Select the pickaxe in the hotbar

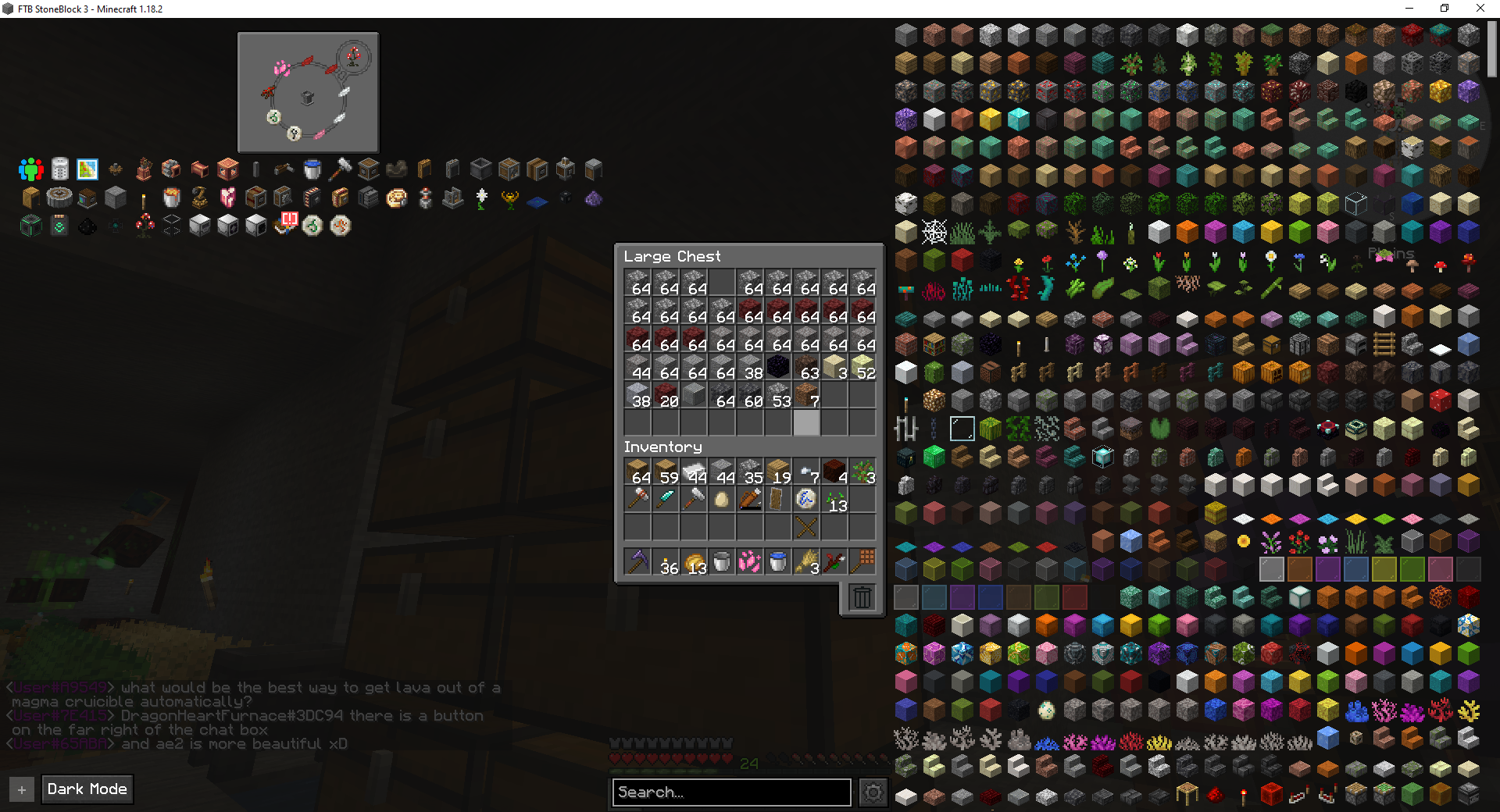tap(637, 561)
